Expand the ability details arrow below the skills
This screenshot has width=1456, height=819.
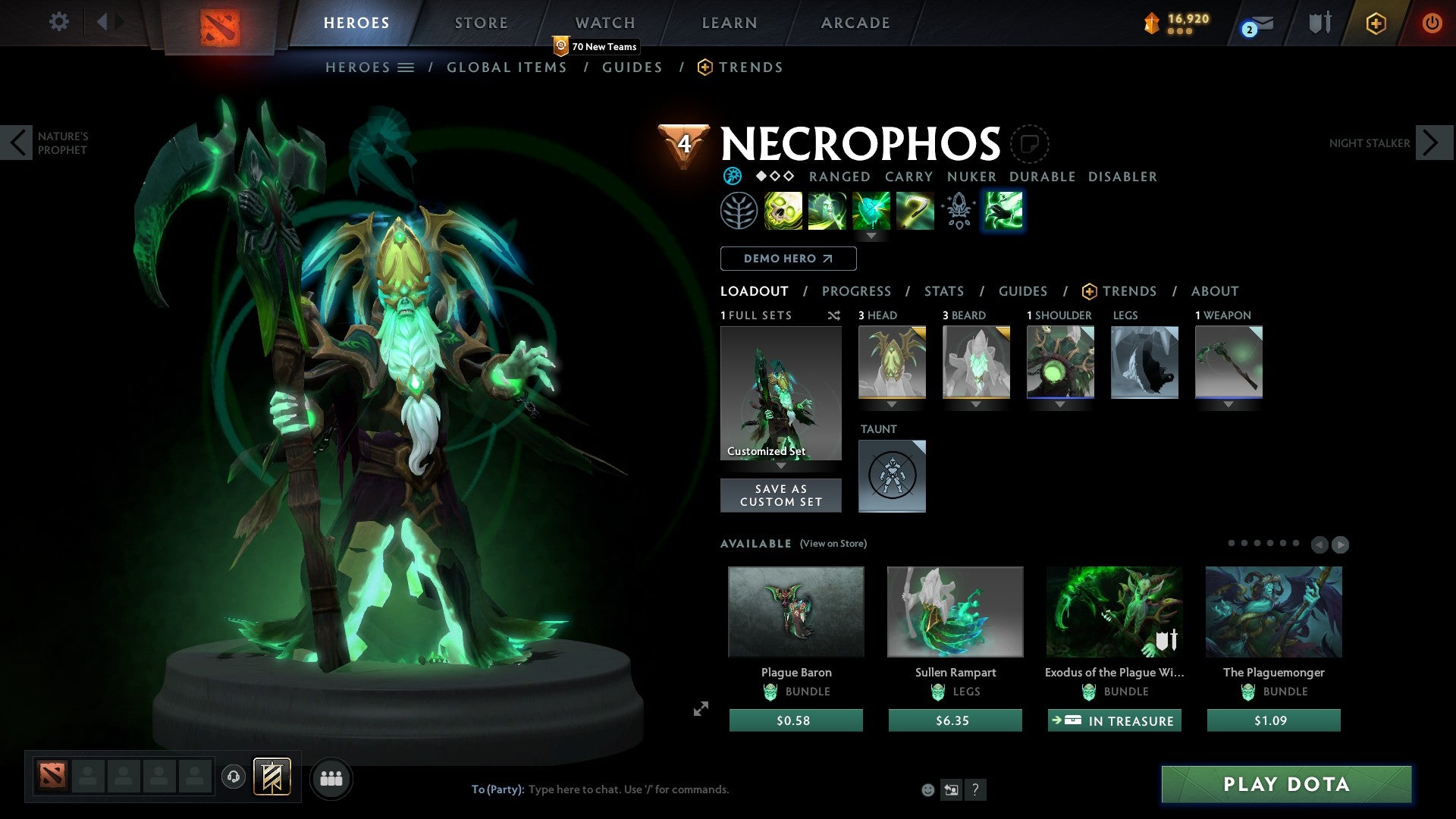pos(871,236)
